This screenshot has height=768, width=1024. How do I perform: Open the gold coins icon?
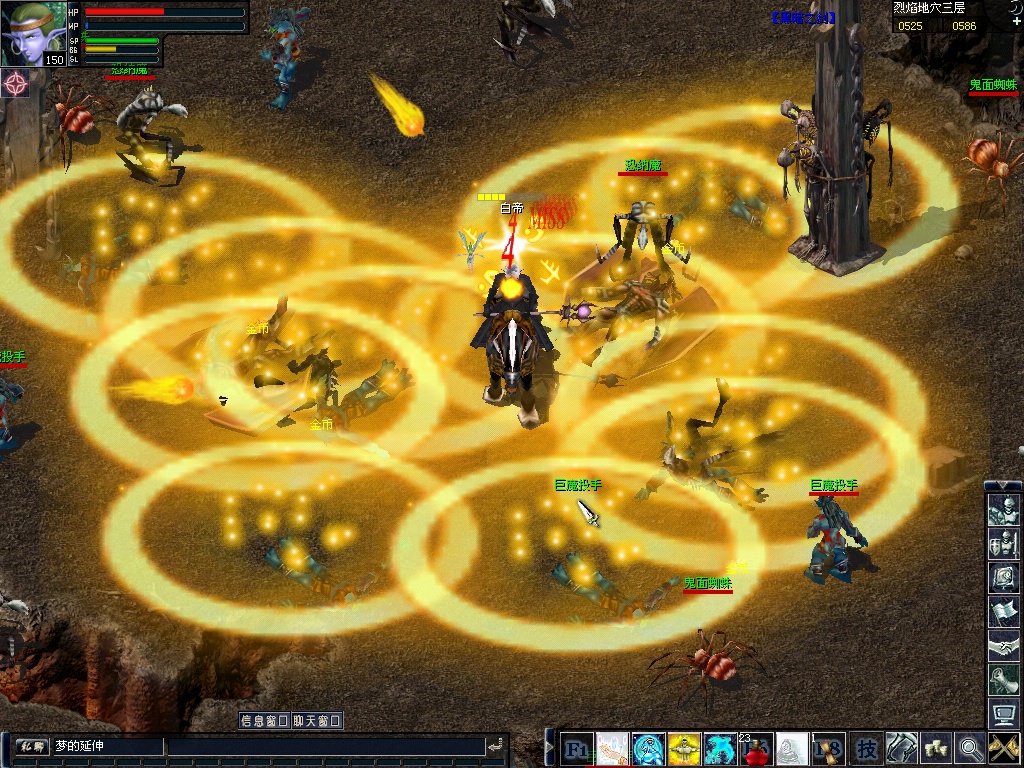click(936, 748)
